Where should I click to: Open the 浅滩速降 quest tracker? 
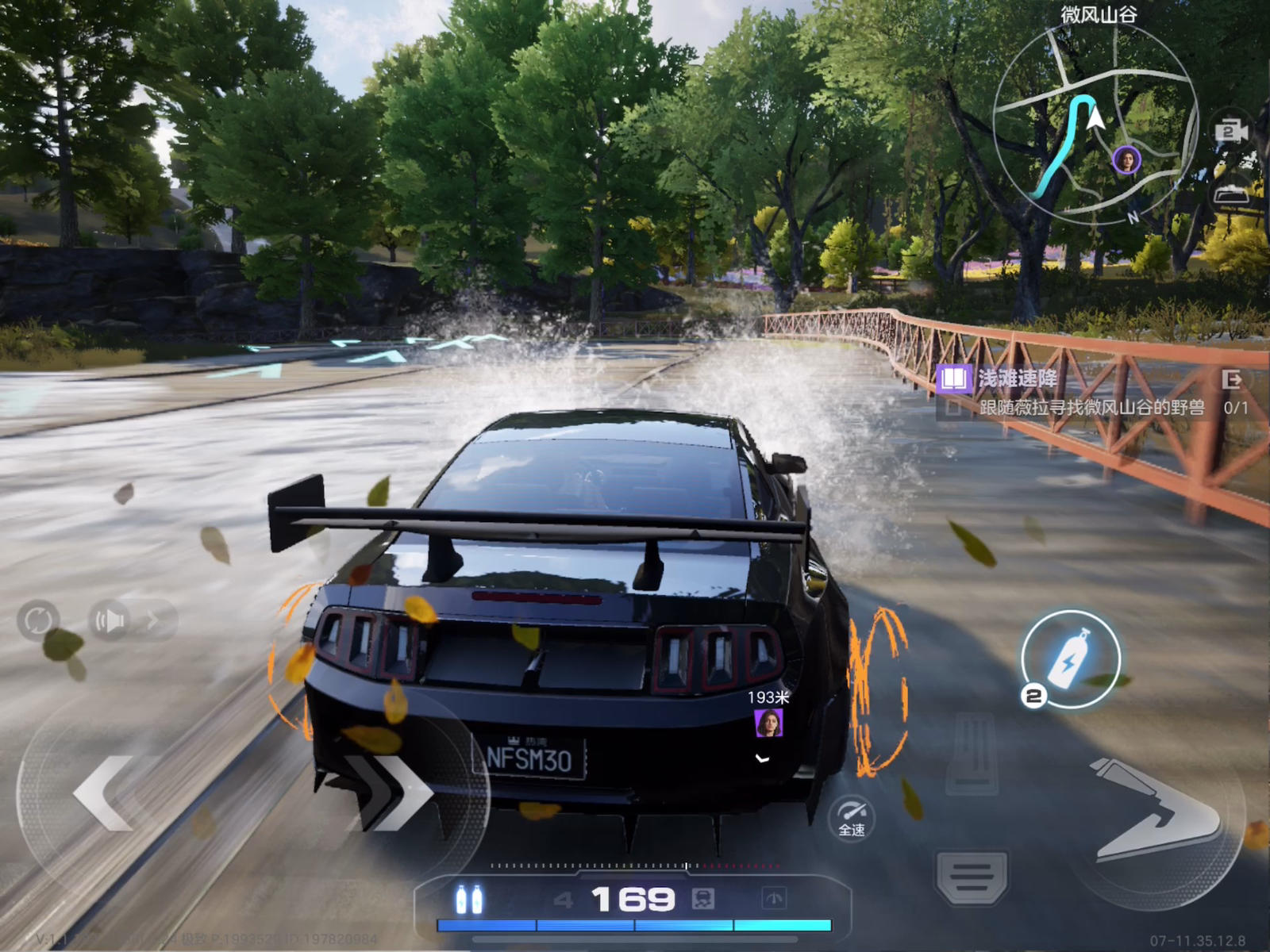(1018, 378)
